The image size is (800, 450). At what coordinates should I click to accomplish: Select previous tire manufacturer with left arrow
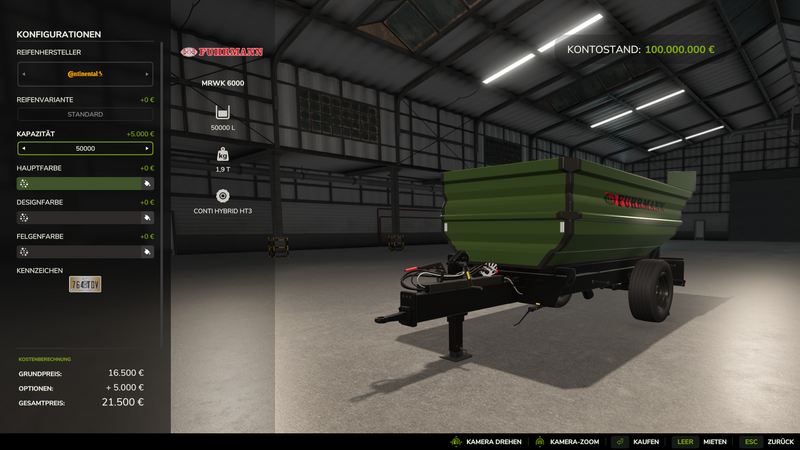coord(22,74)
